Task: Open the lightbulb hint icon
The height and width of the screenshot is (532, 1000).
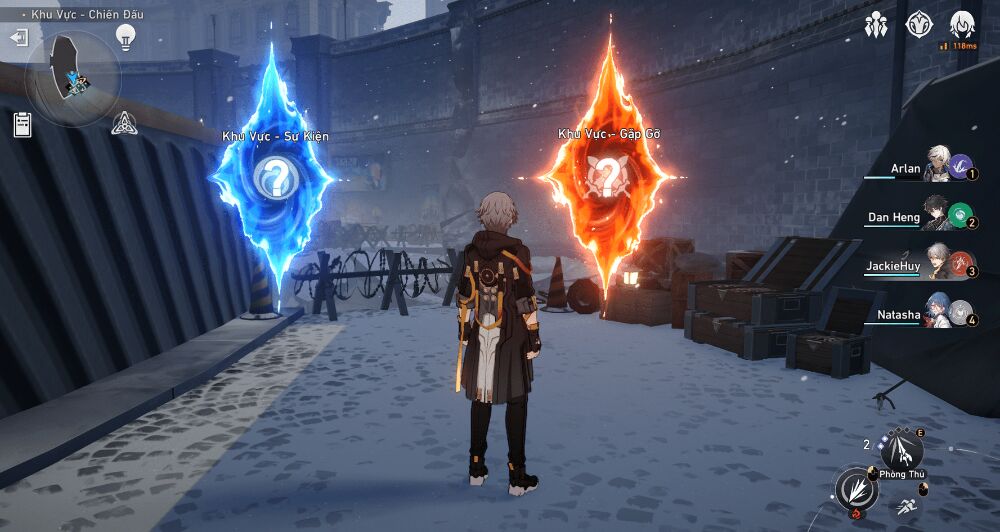Action: pyautogui.click(x=125, y=37)
